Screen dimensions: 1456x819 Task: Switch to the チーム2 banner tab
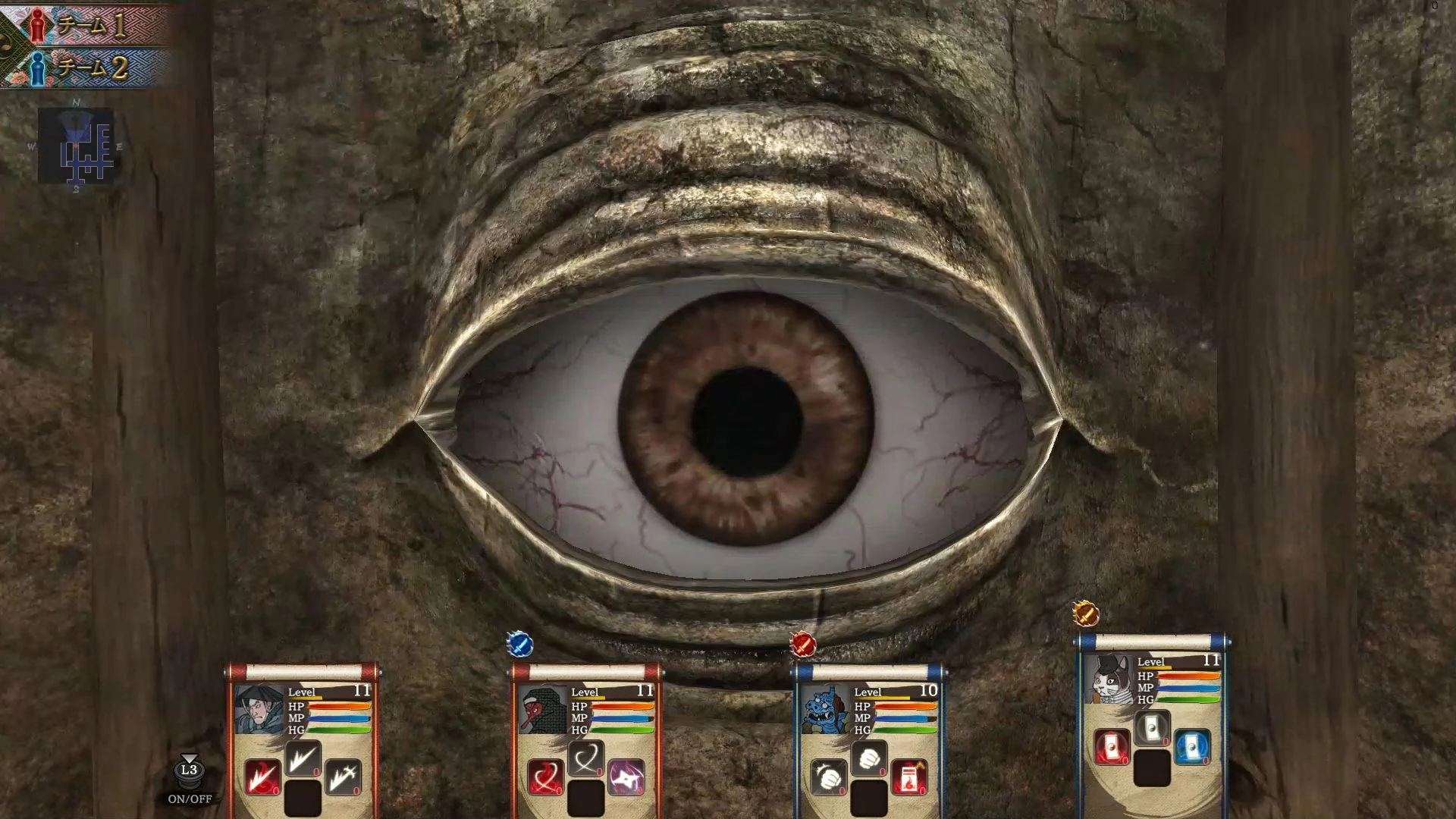(93, 67)
